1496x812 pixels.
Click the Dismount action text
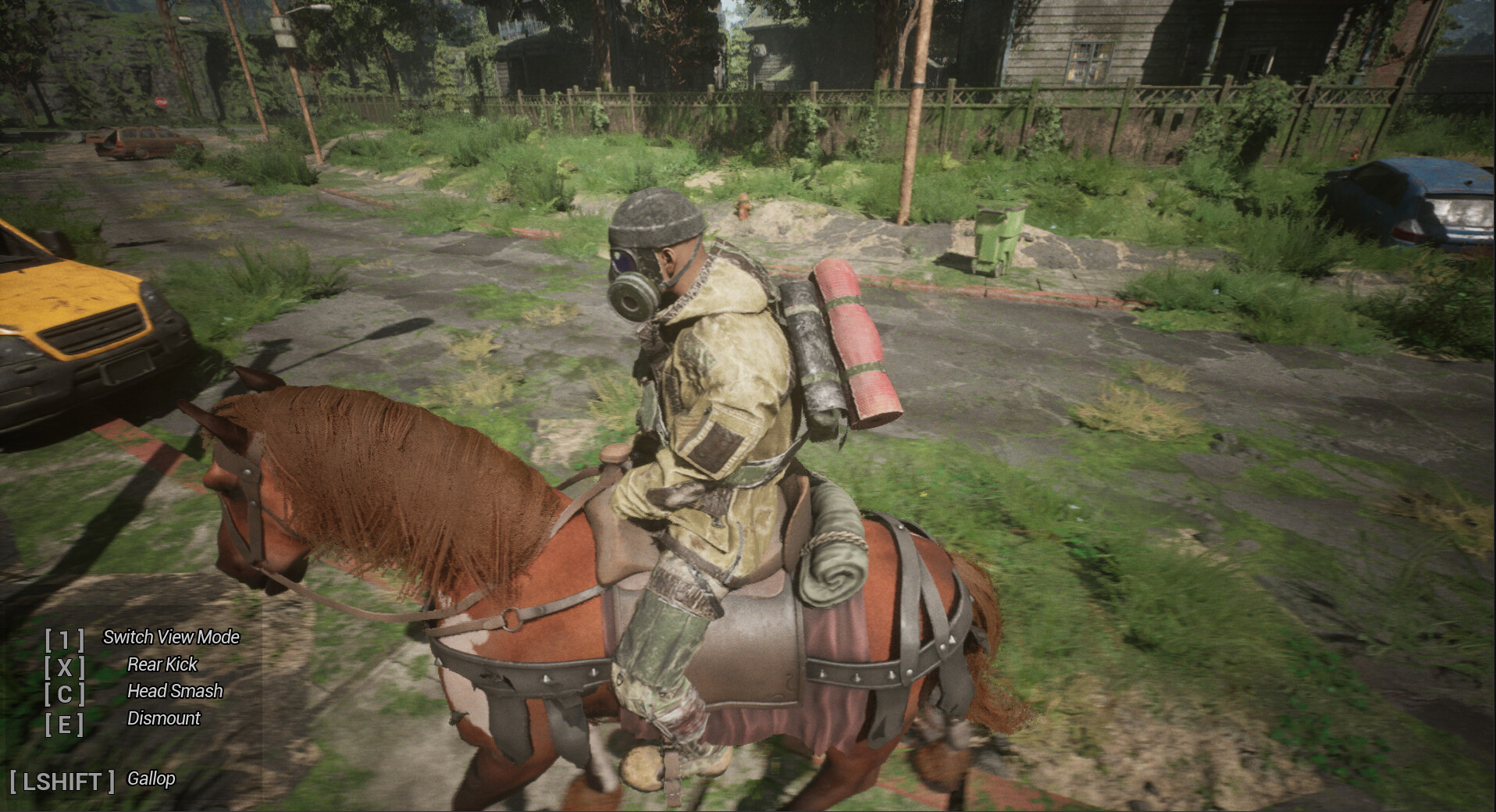pos(164,719)
